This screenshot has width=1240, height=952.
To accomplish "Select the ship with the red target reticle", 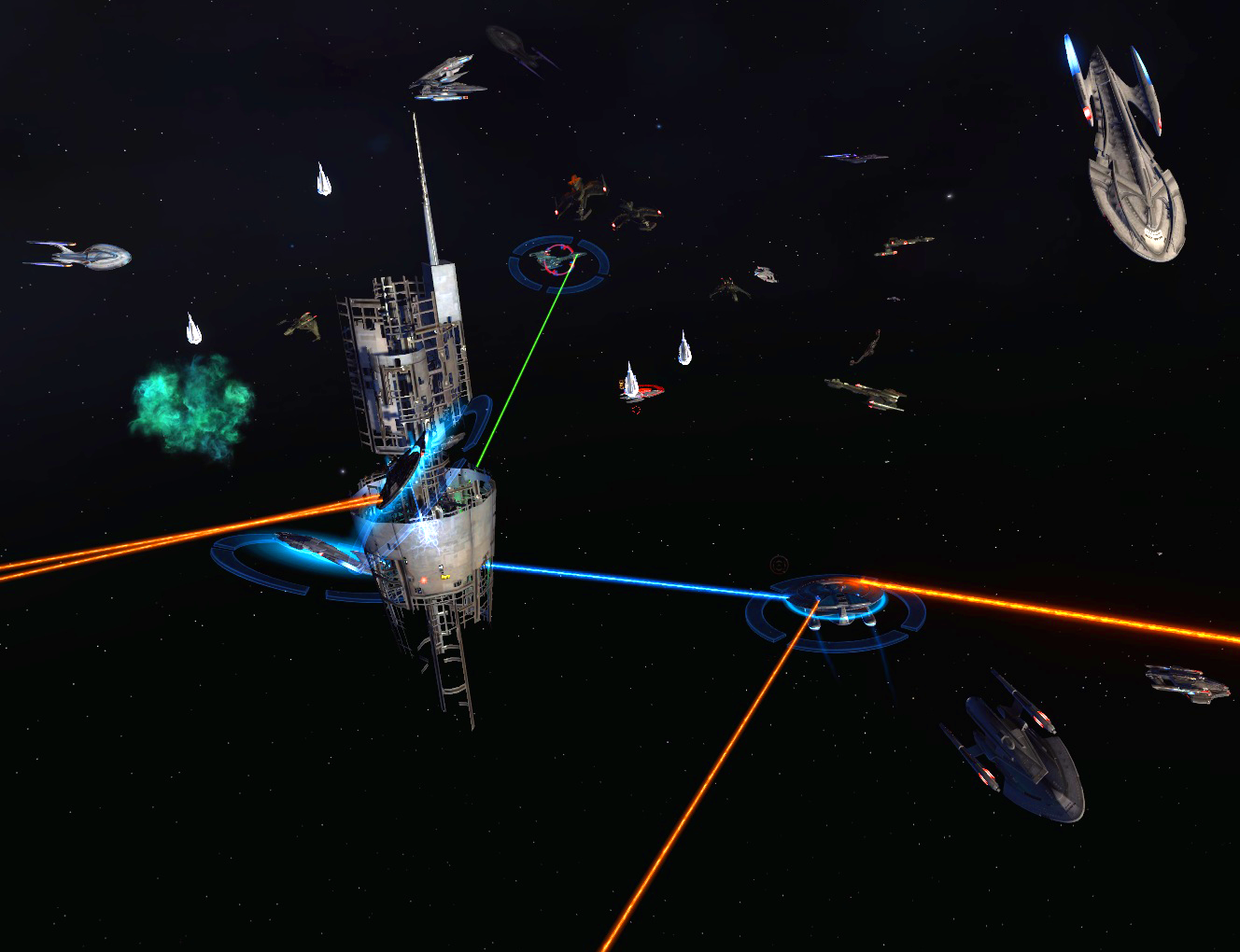I will pyautogui.click(x=558, y=259).
